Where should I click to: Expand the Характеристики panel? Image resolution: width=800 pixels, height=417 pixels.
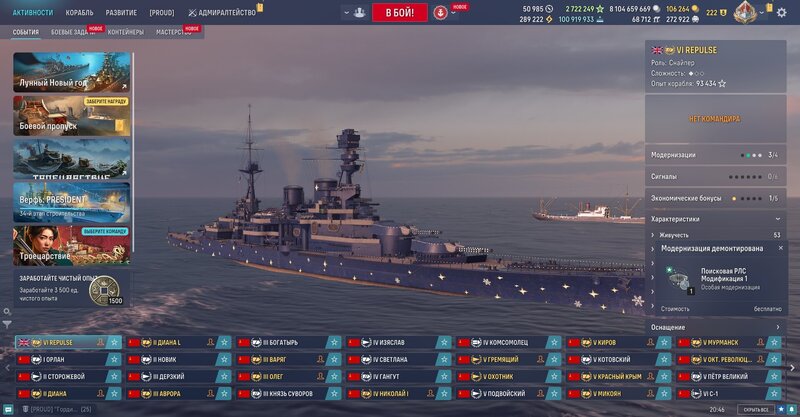[x=714, y=218]
